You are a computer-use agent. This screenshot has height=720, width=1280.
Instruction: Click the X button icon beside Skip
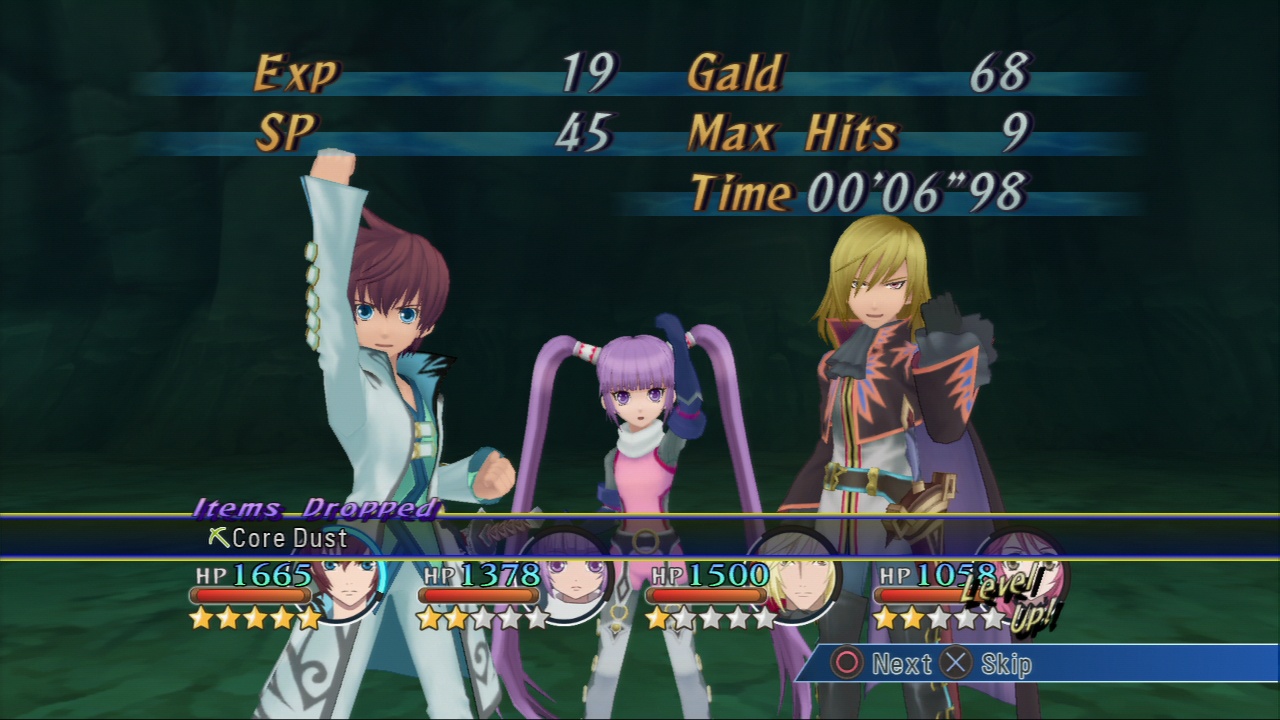[x=956, y=662]
